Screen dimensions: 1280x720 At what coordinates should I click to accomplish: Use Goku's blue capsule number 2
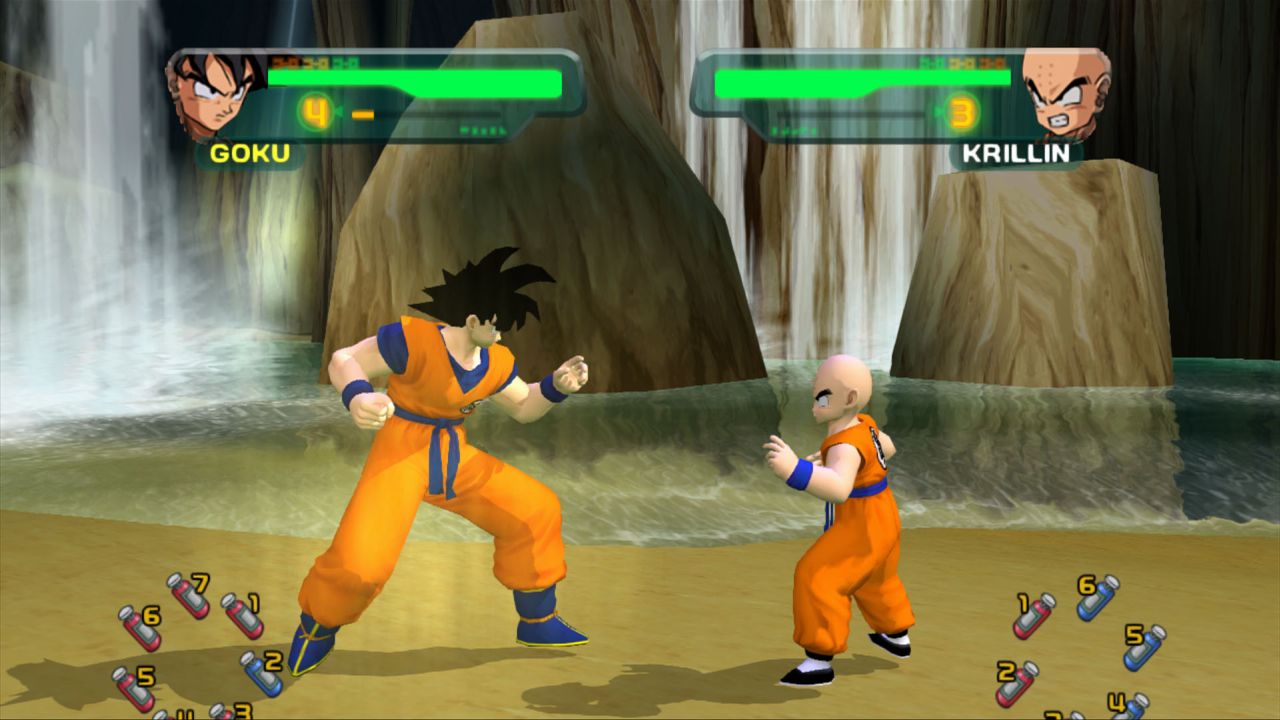261,673
